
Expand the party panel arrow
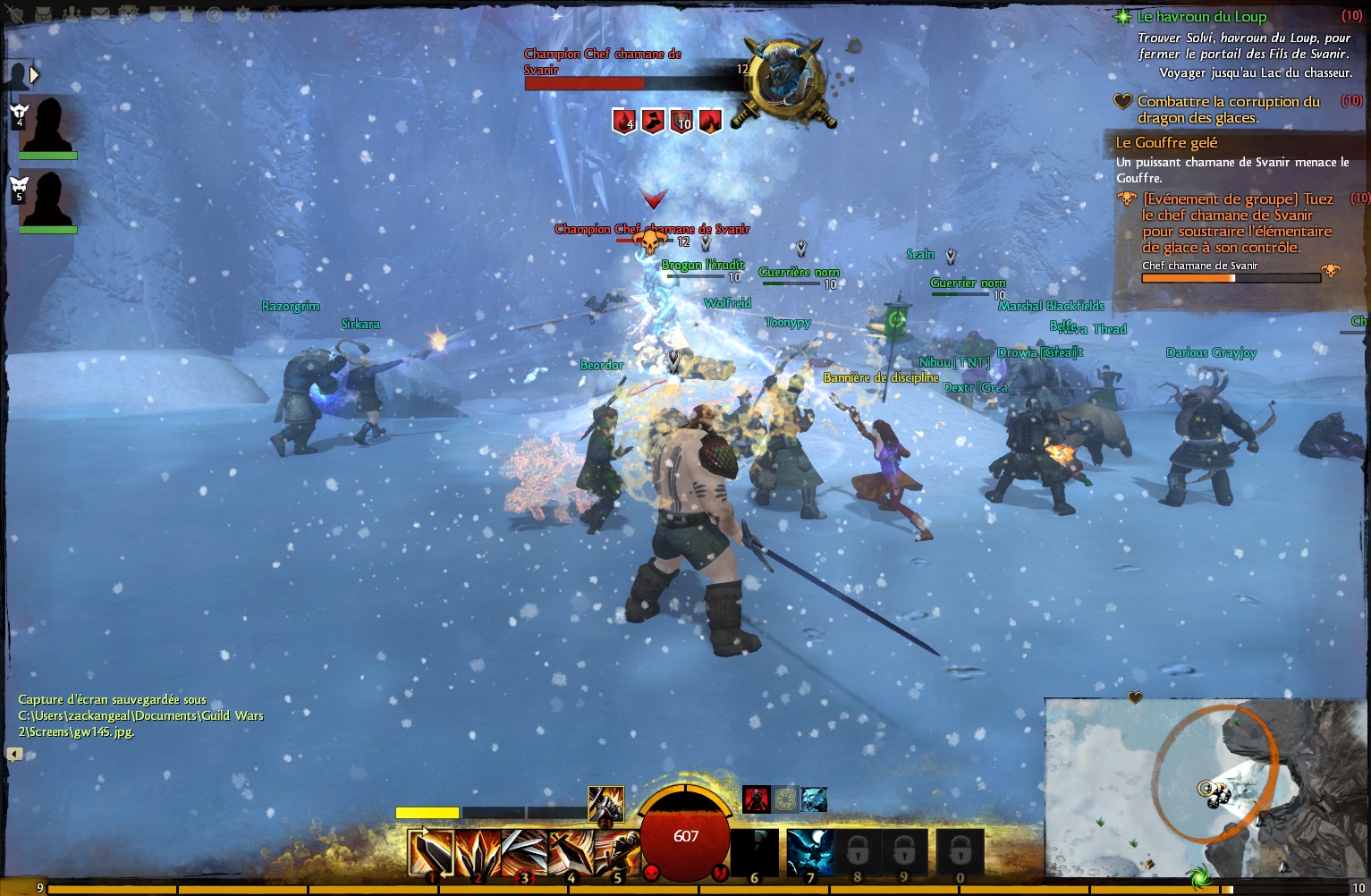point(34,75)
